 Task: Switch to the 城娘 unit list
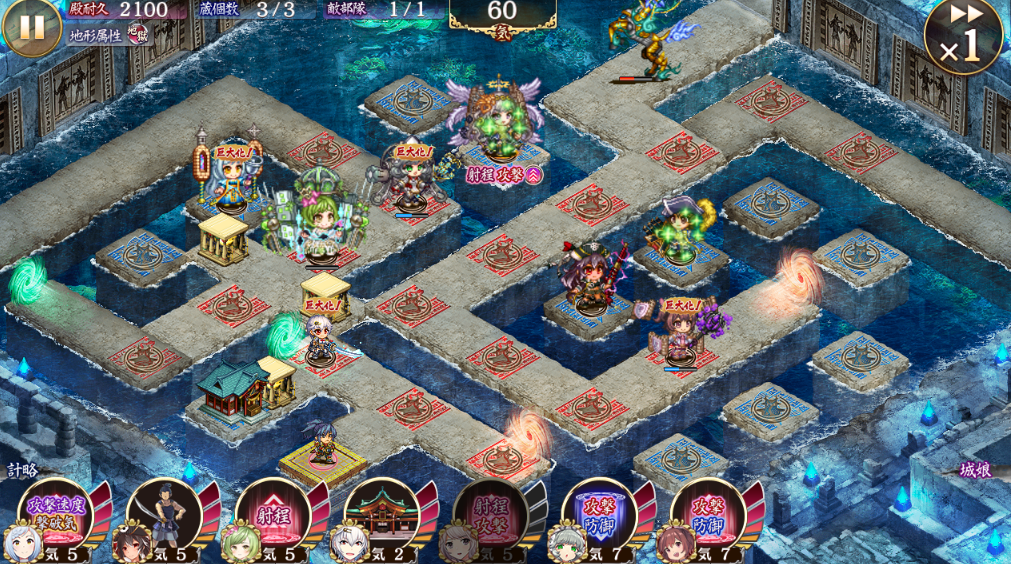pos(975,470)
